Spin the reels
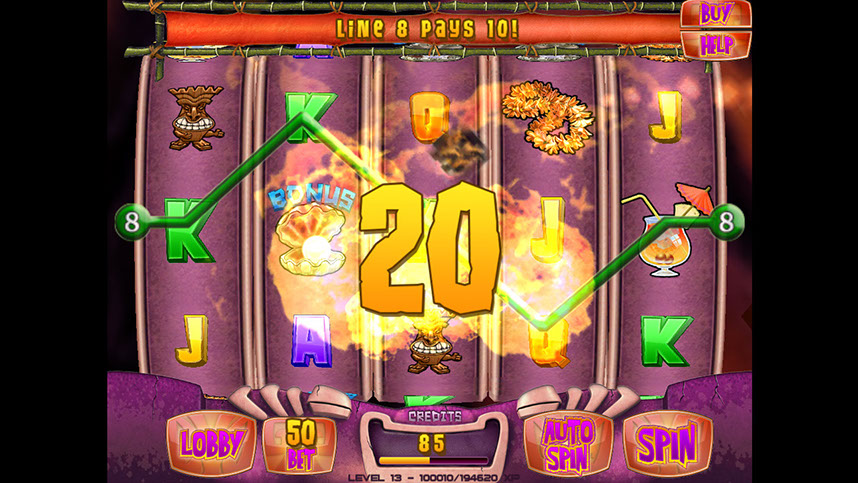 pos(666,442)
